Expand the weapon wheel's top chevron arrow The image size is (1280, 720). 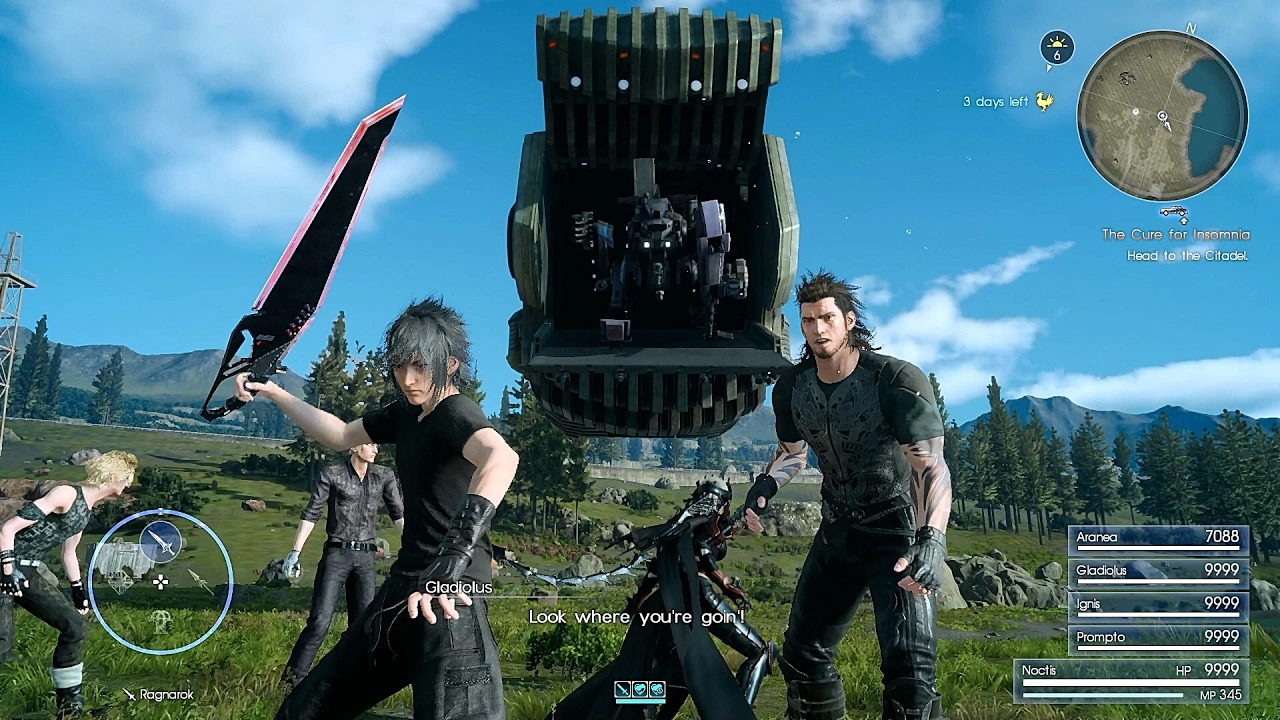pos(159,511)
